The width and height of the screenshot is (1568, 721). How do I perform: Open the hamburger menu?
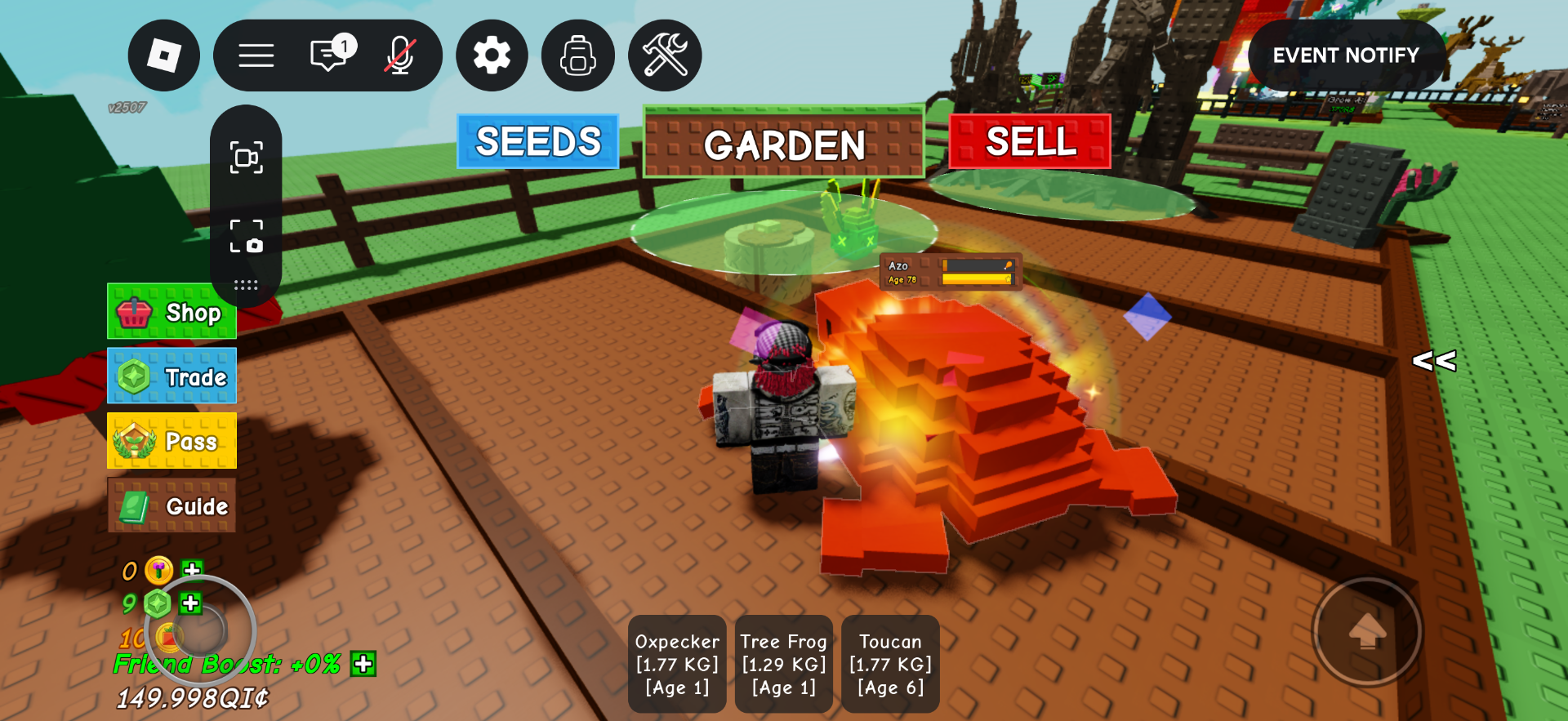256,56
